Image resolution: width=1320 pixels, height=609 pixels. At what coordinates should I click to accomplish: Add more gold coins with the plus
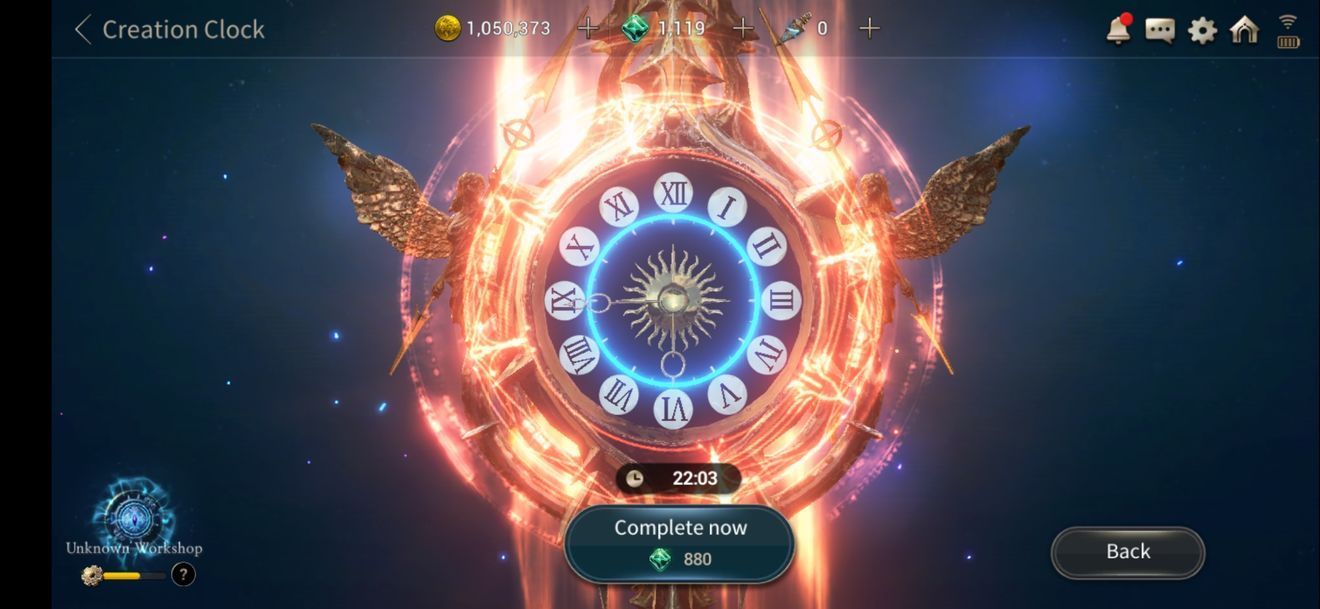[588, 28]
